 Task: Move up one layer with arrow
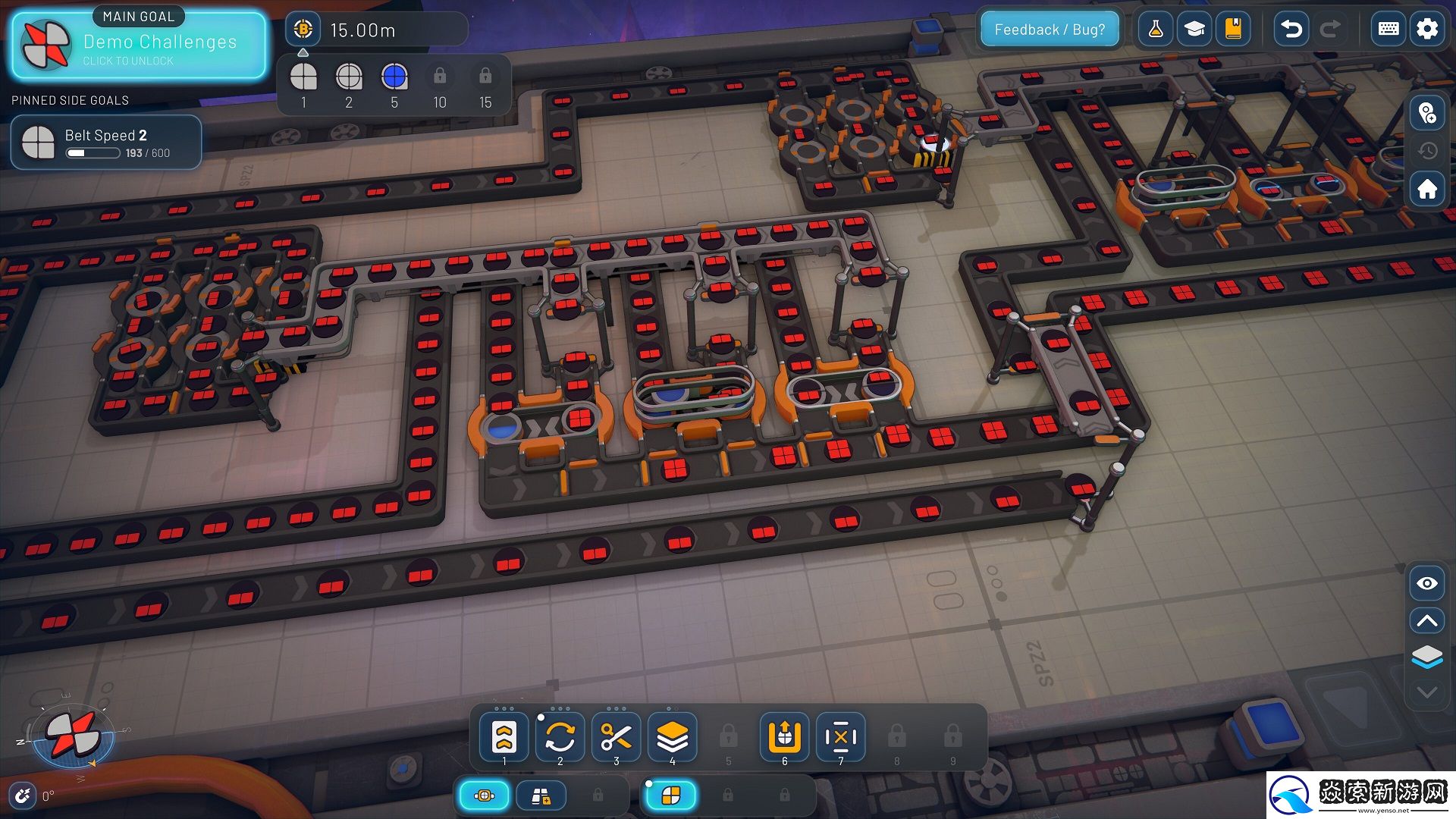tap(1427, 621)
